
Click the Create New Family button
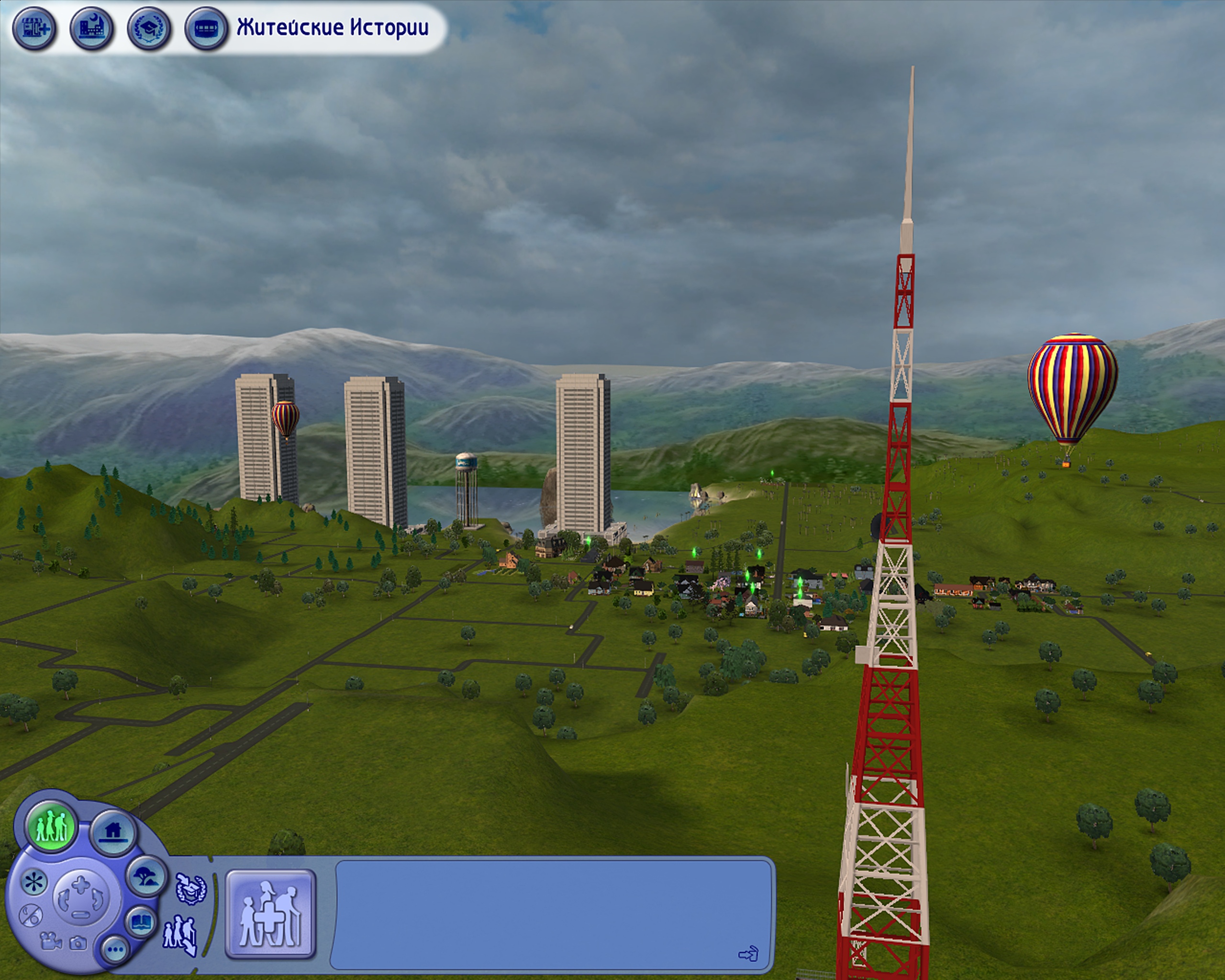270,913
